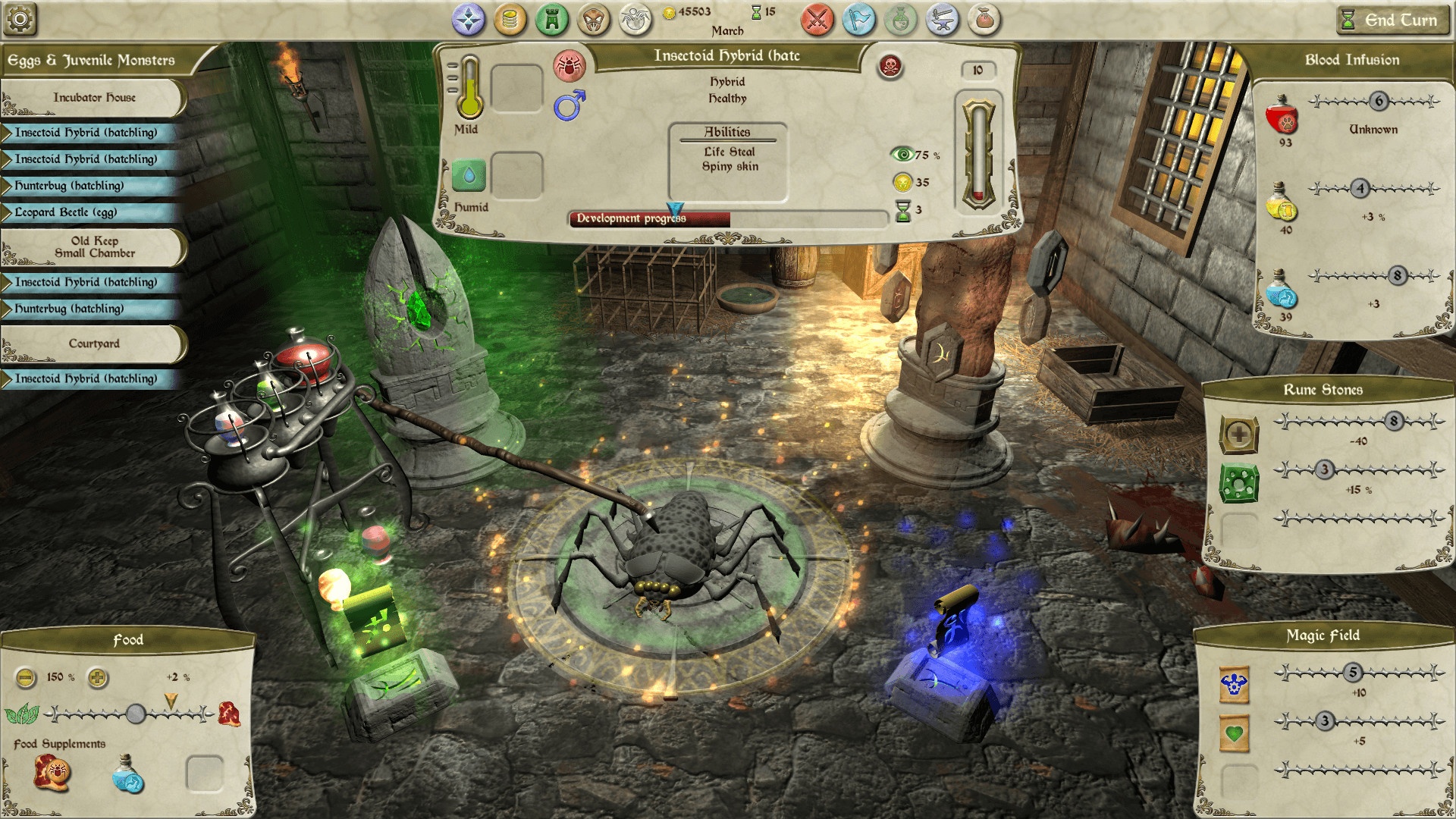Screen dimensions: 1456x819
Task: Open the gear settings menu
Action: (20, 20)
